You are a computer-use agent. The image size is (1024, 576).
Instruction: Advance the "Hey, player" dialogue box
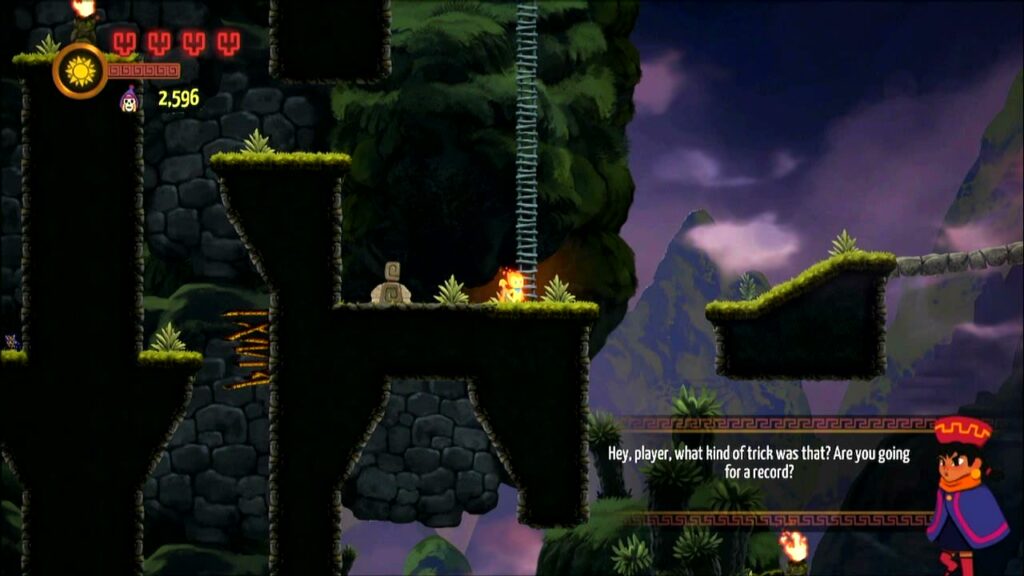tap(759, 462)
